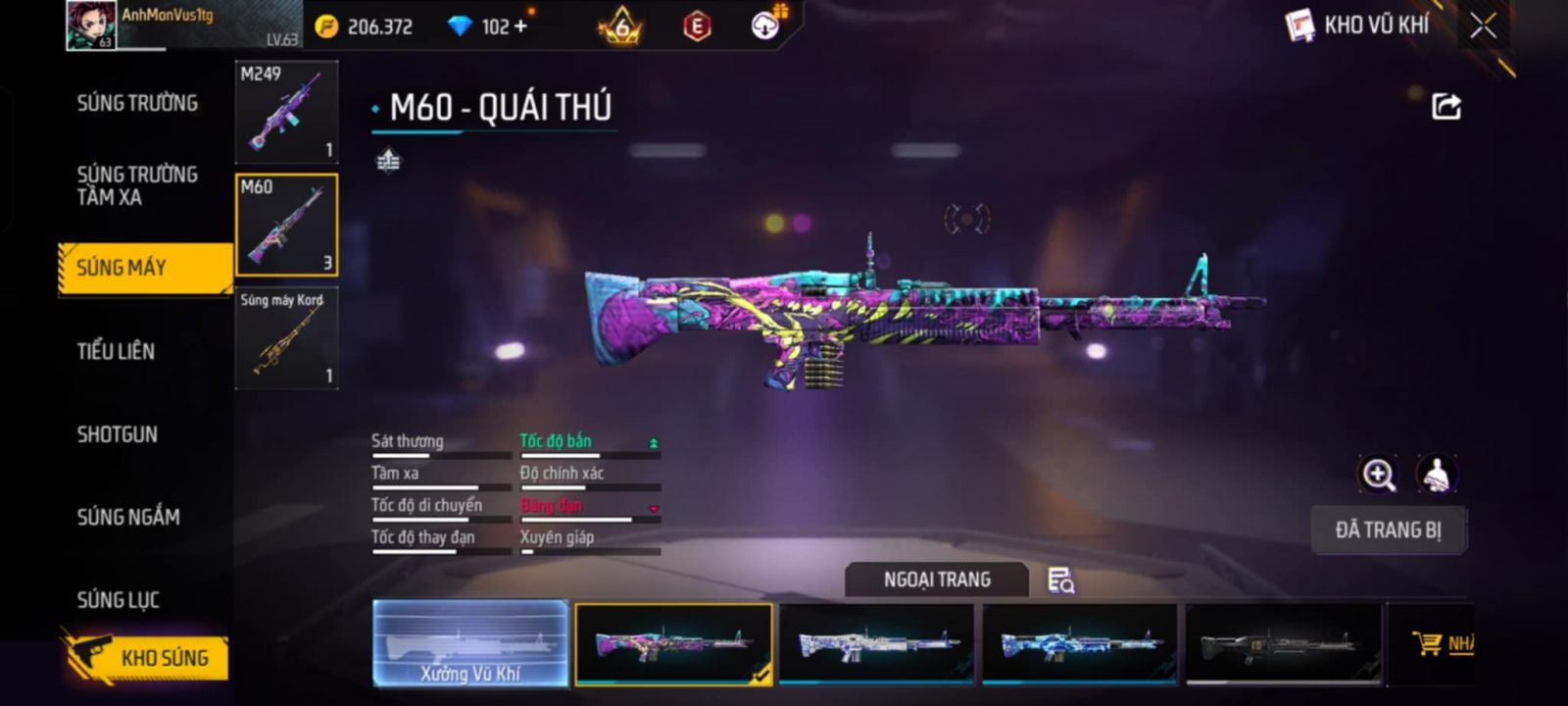
Task: Switch to Súng Trường Tầm Xa category
Action: coord(137,185)
